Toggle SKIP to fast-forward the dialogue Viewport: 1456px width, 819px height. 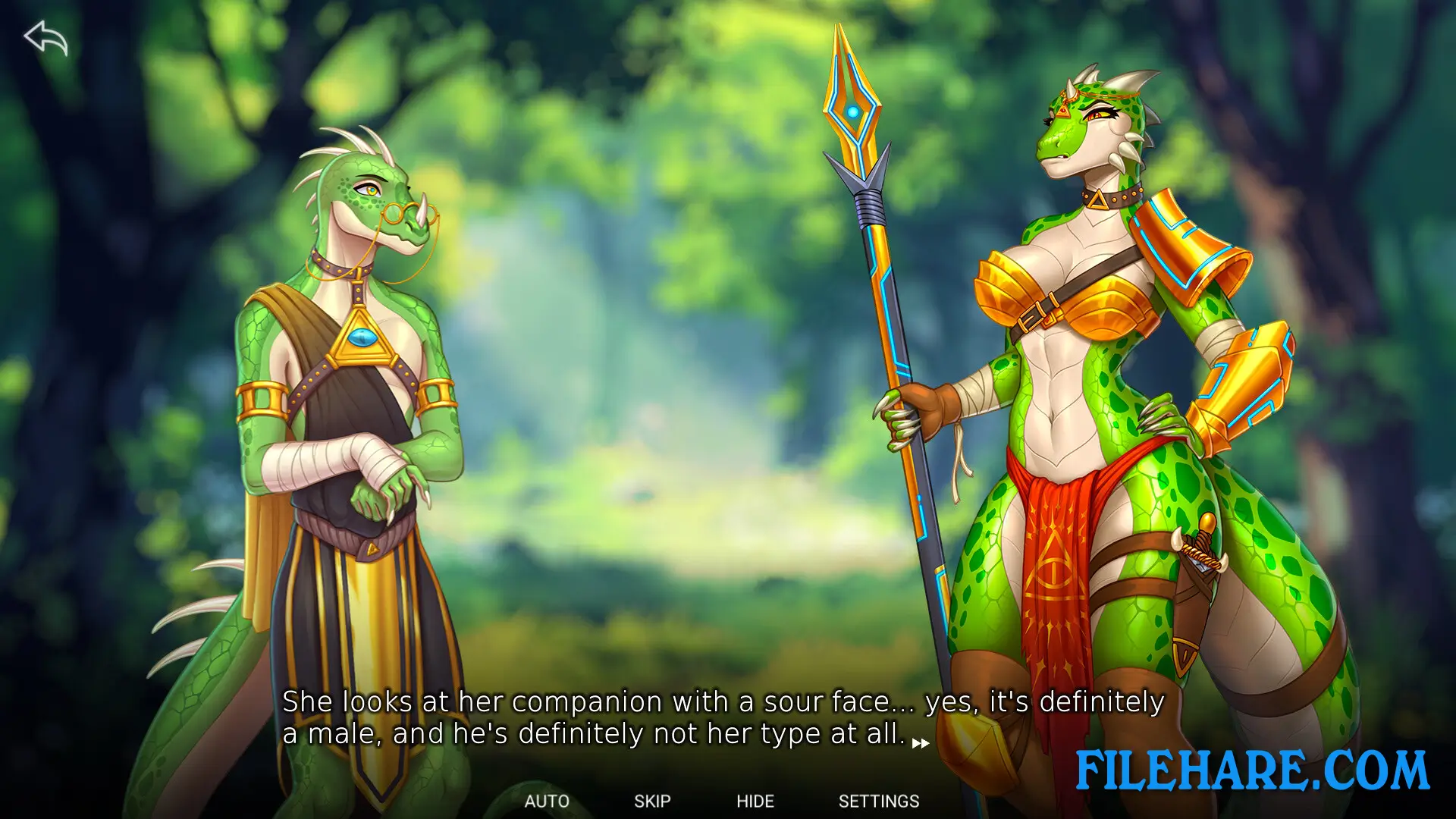pos(652,801)
